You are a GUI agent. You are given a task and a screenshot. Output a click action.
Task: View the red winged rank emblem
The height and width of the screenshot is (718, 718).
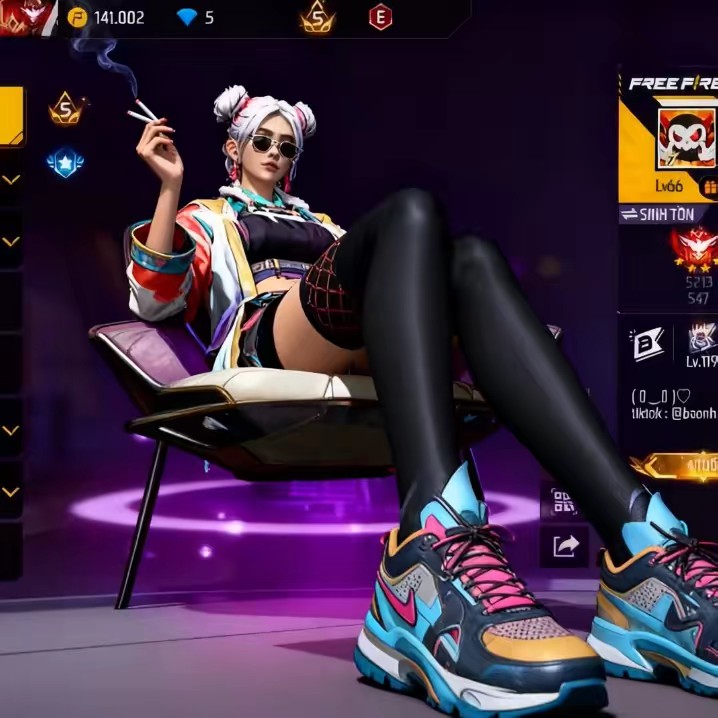tap(697, 246)
